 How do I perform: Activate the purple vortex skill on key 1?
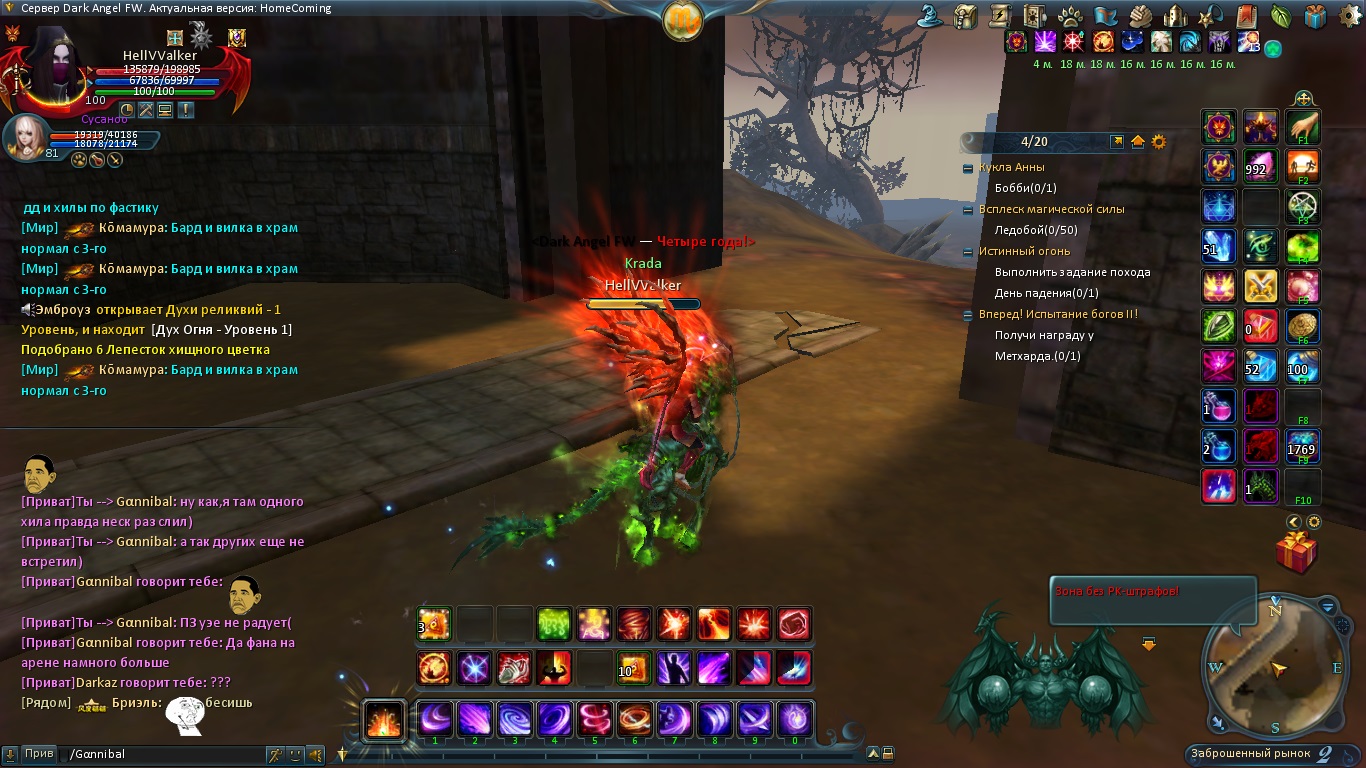tap(435, 719)
